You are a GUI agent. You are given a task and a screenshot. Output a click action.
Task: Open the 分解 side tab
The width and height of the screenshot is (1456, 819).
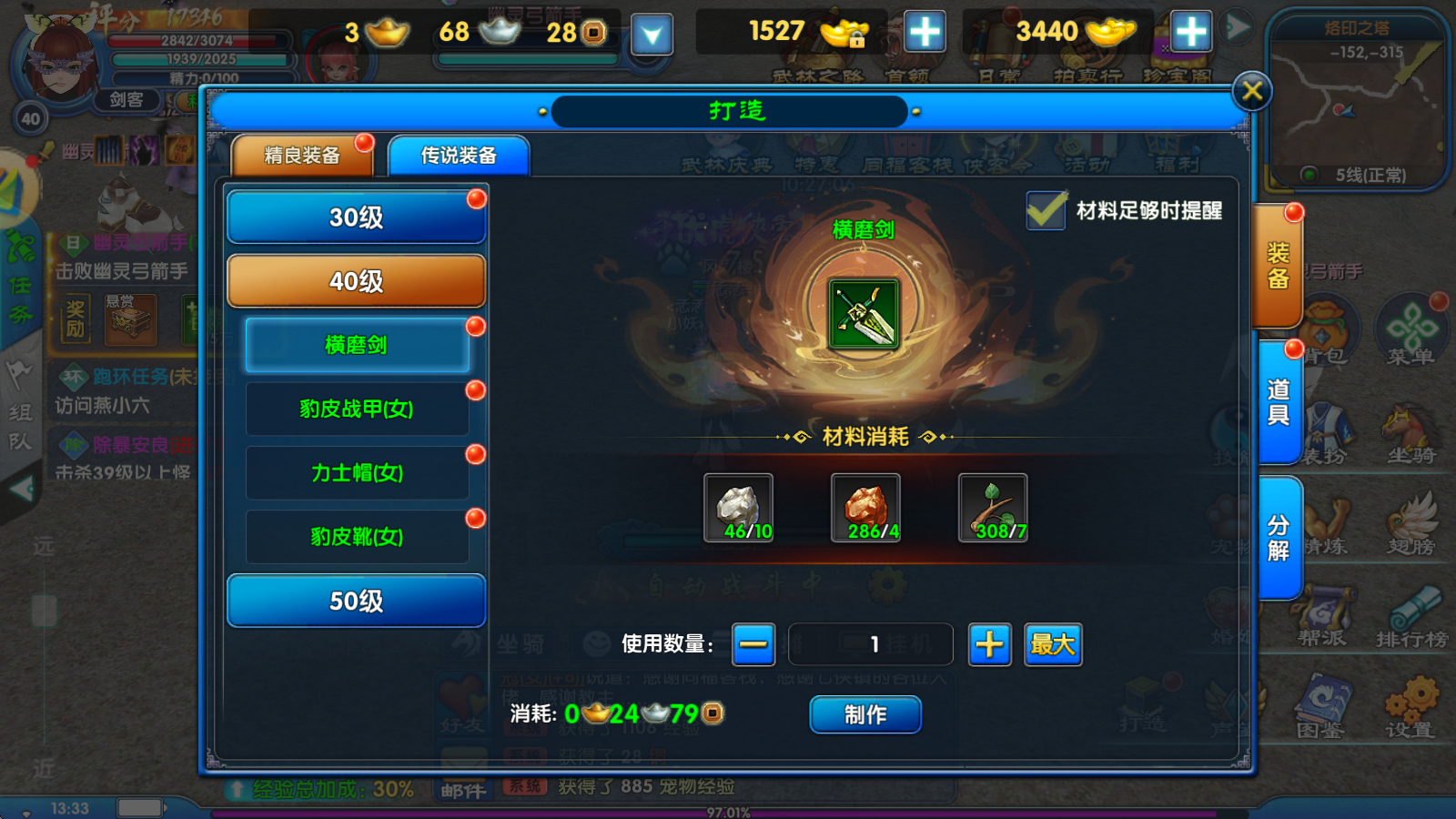point(1279,537)
